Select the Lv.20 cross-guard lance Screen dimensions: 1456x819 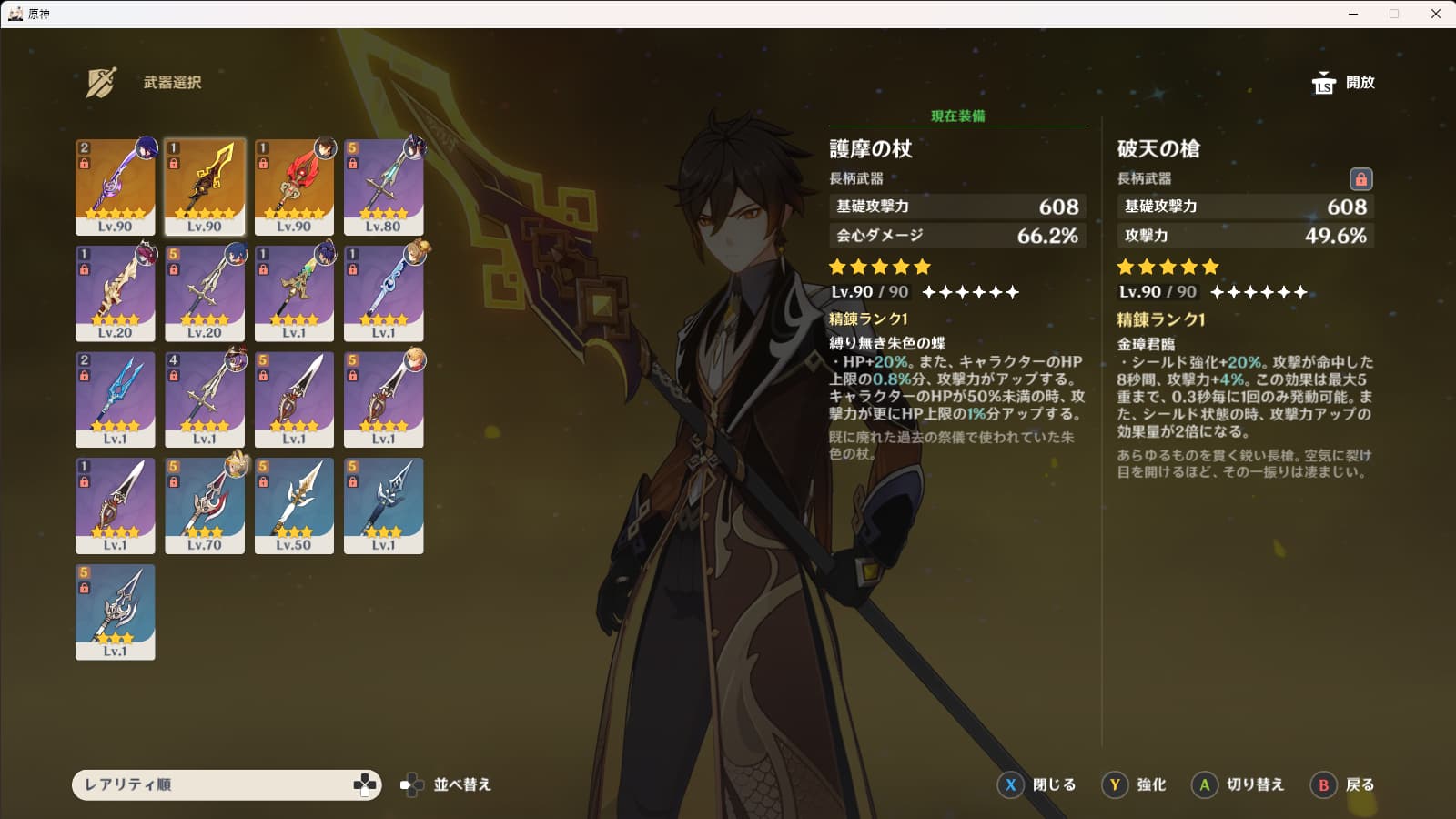point(205,293)
